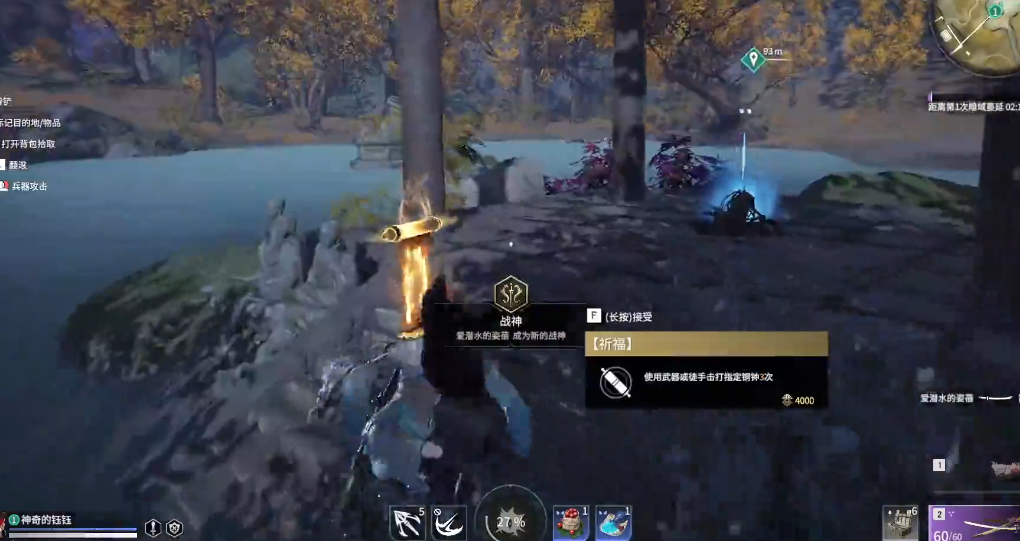Click the shield hexagon status icon

pyautogui.click(x=174, y=527)
